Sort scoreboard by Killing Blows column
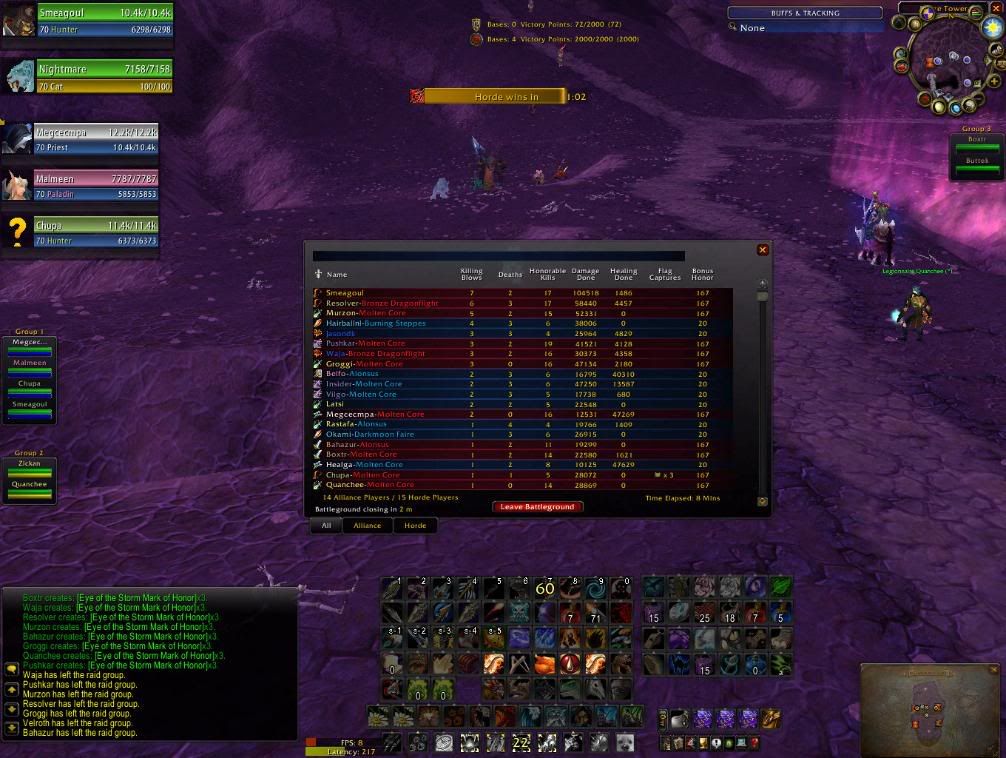 (x=471, y=274)
